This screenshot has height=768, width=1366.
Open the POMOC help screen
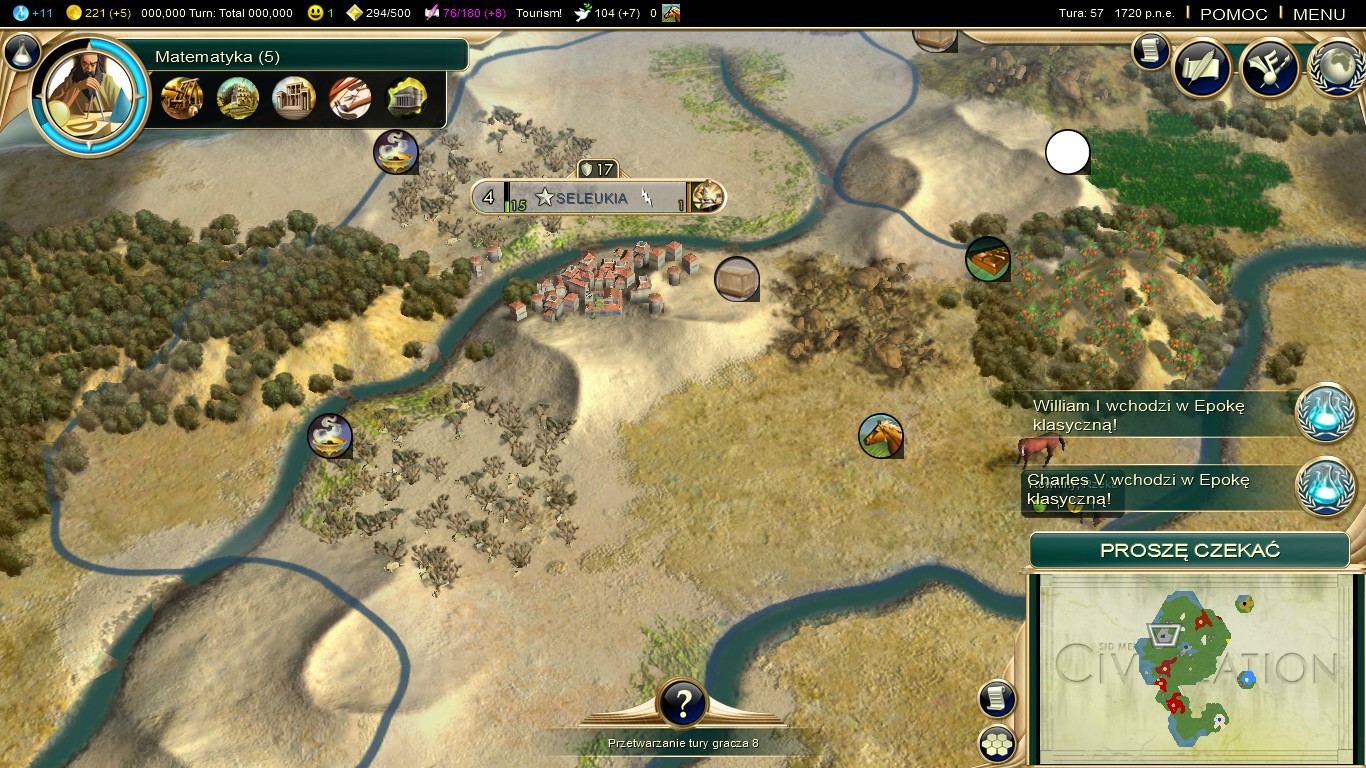(1233, 14)
